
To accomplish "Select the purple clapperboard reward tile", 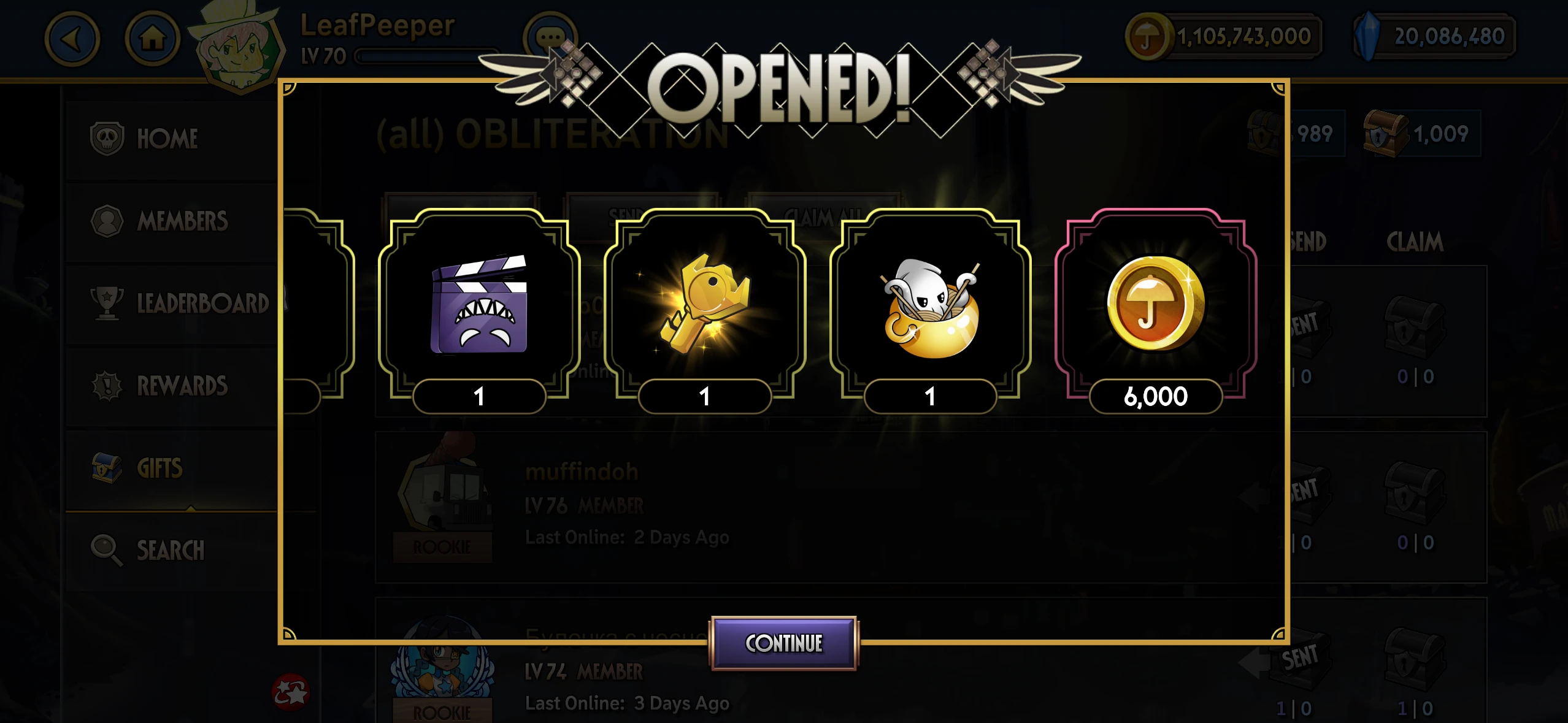I will click(479, 305).
